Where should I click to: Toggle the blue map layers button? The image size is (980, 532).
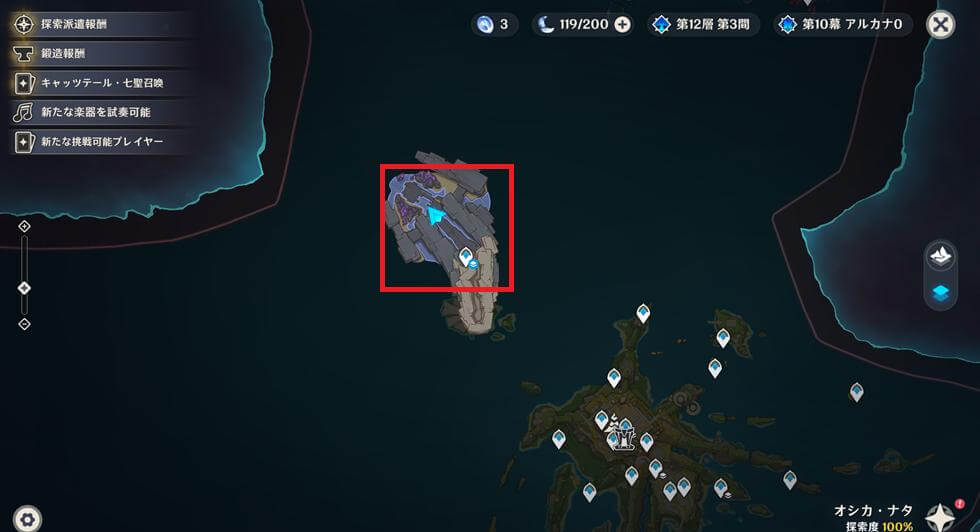[941, 293]
